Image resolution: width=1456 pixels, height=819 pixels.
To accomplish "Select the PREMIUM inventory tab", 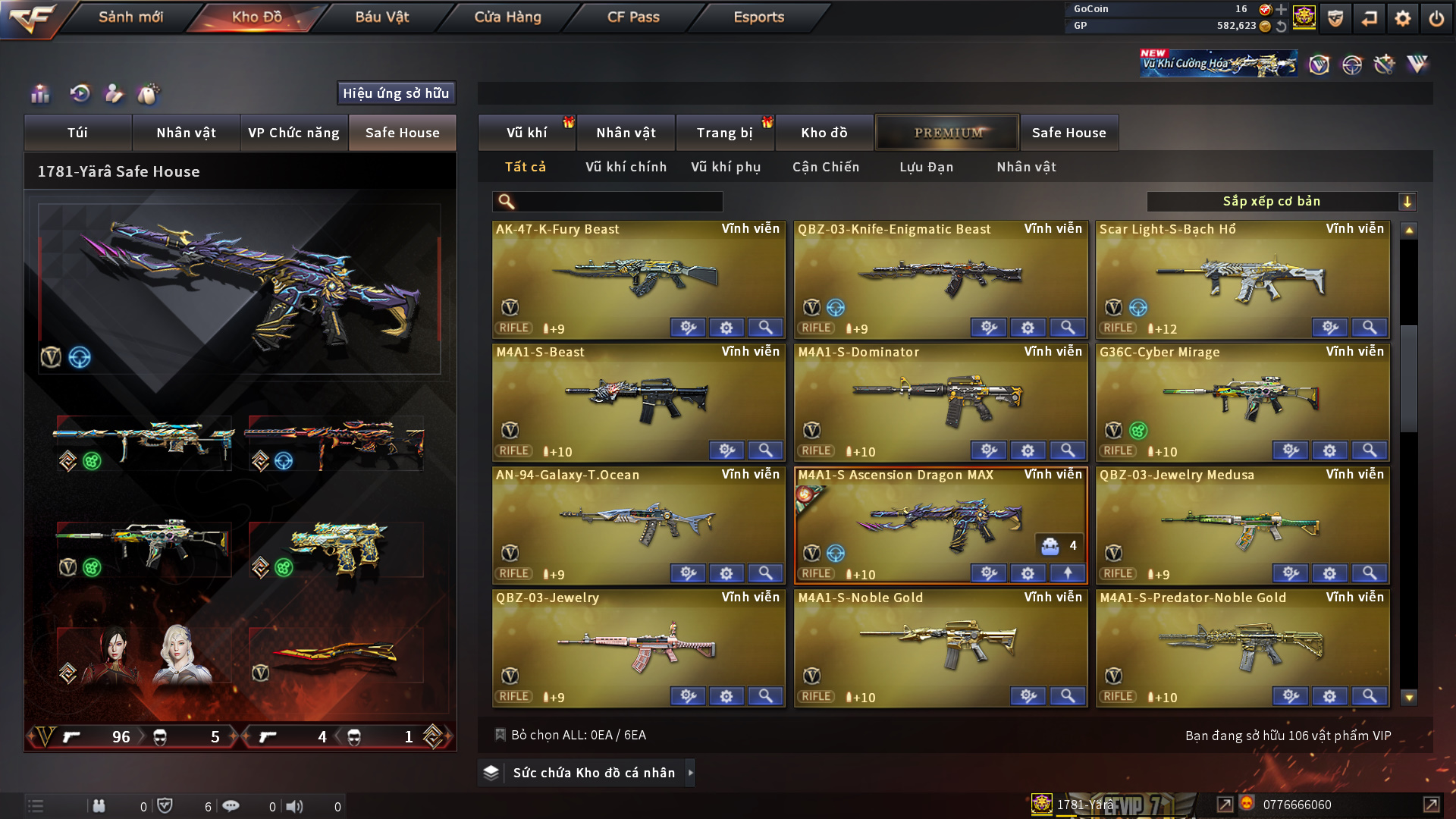I will [948, 133].
